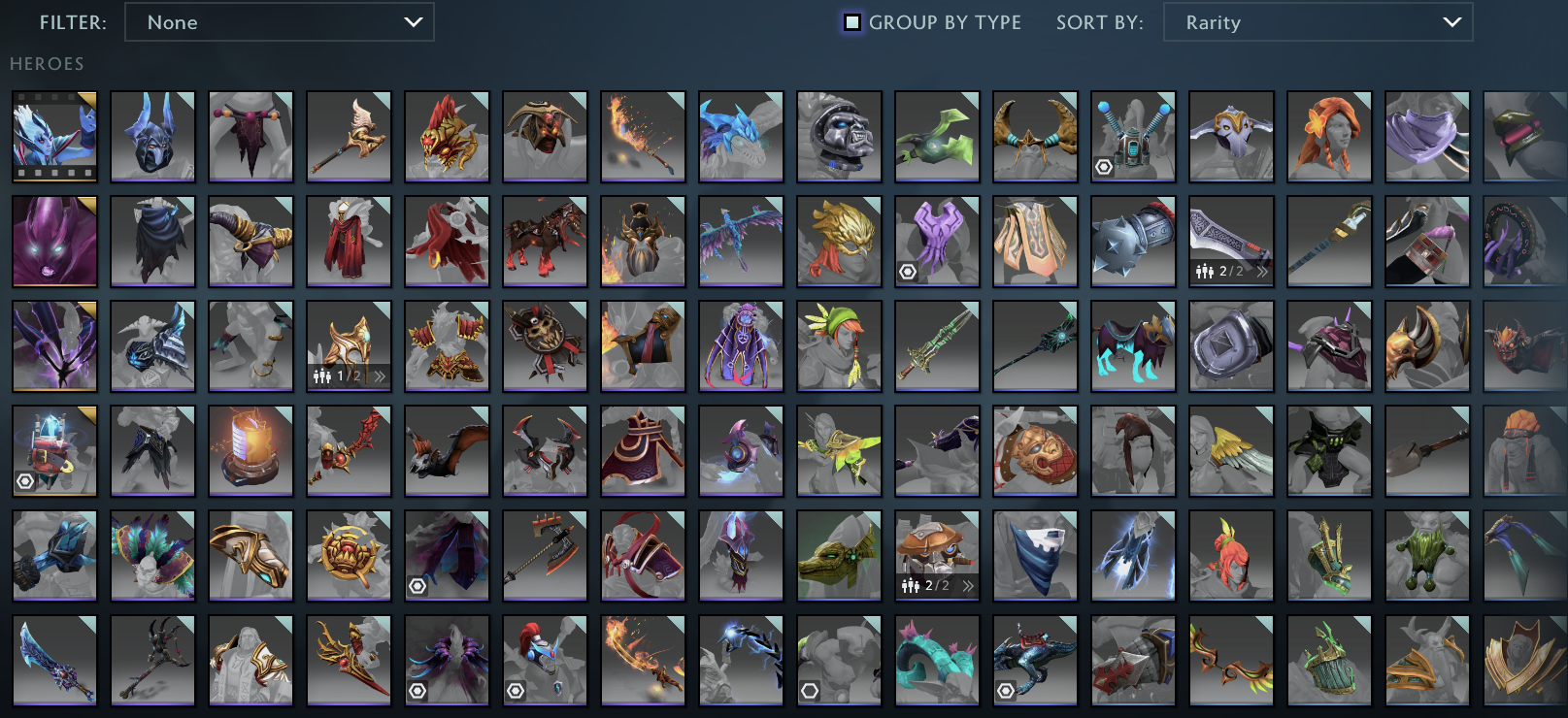
Task: Click the HEROES section label
Action: click(x=46, y=63)
